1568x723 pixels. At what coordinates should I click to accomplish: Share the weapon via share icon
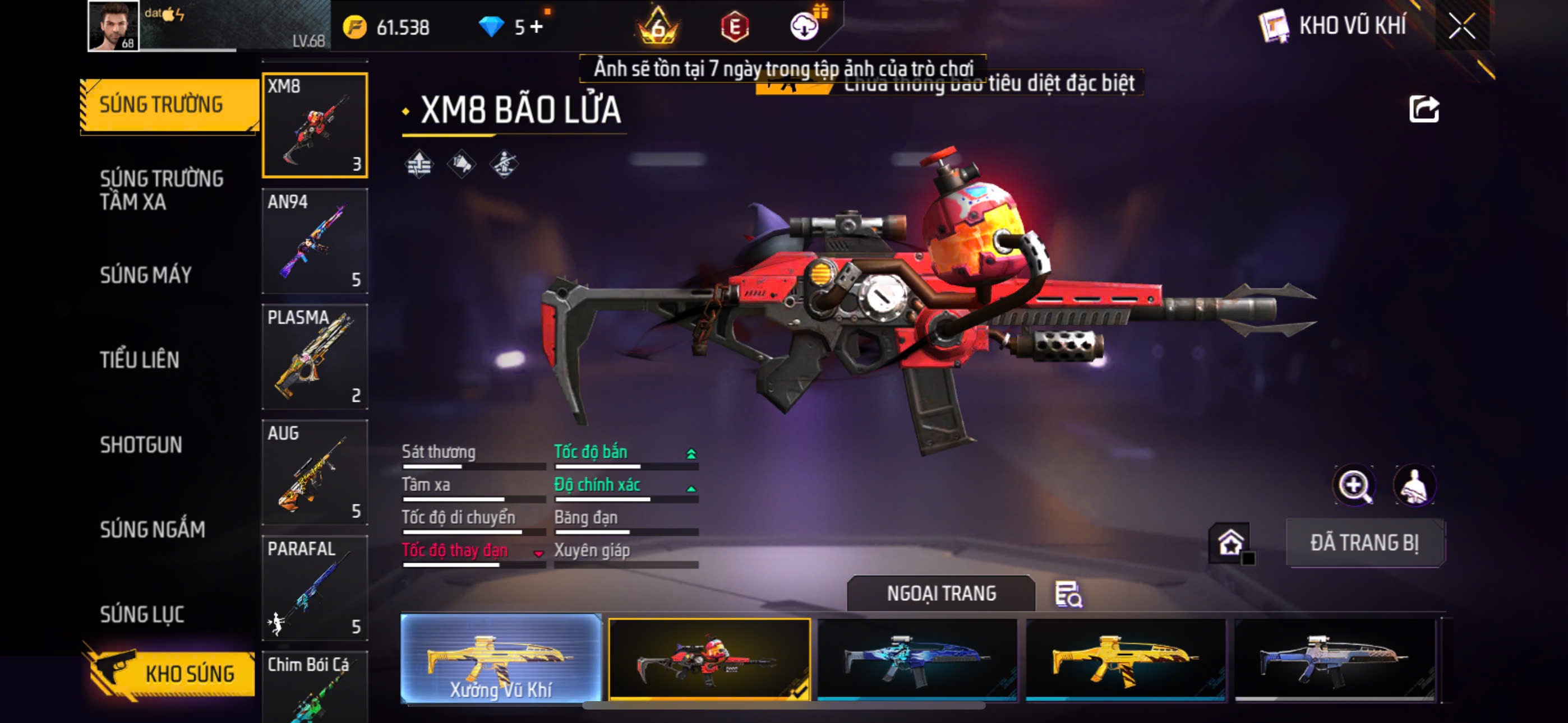[x=1424, y=110]
